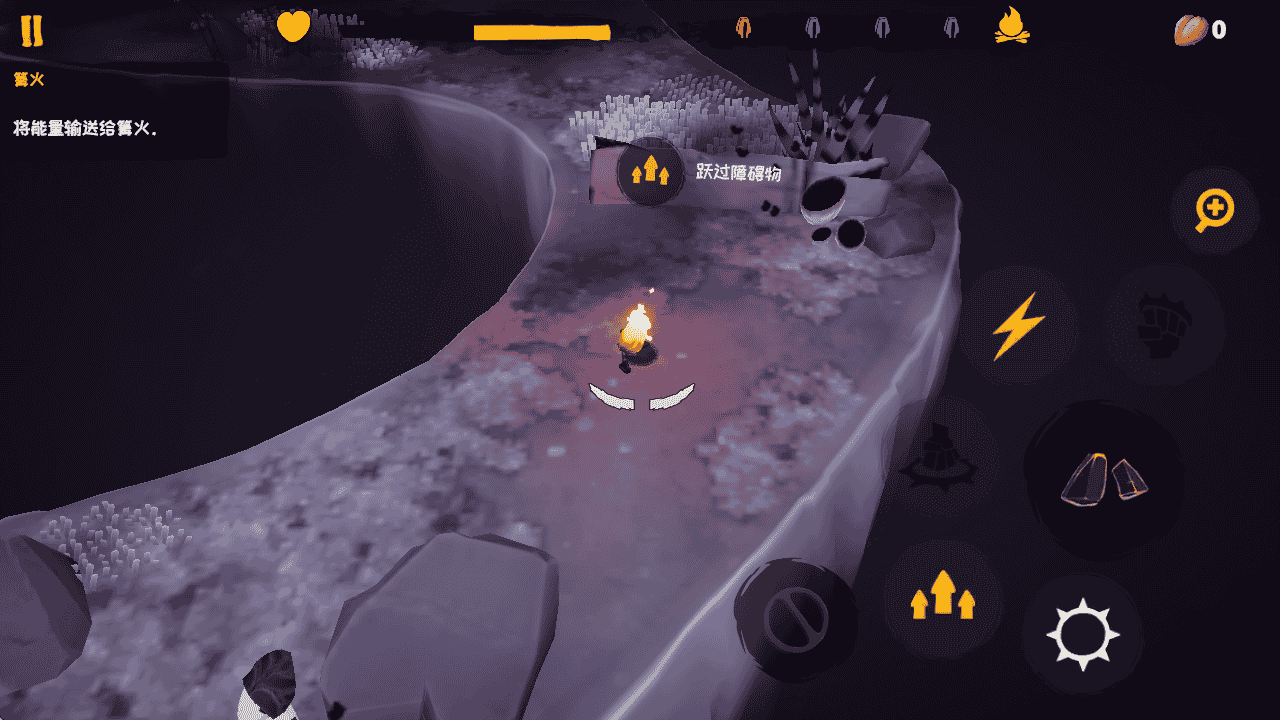Tap the first lit cocoon slot
1280x720 pixels.
pos(742,27)
